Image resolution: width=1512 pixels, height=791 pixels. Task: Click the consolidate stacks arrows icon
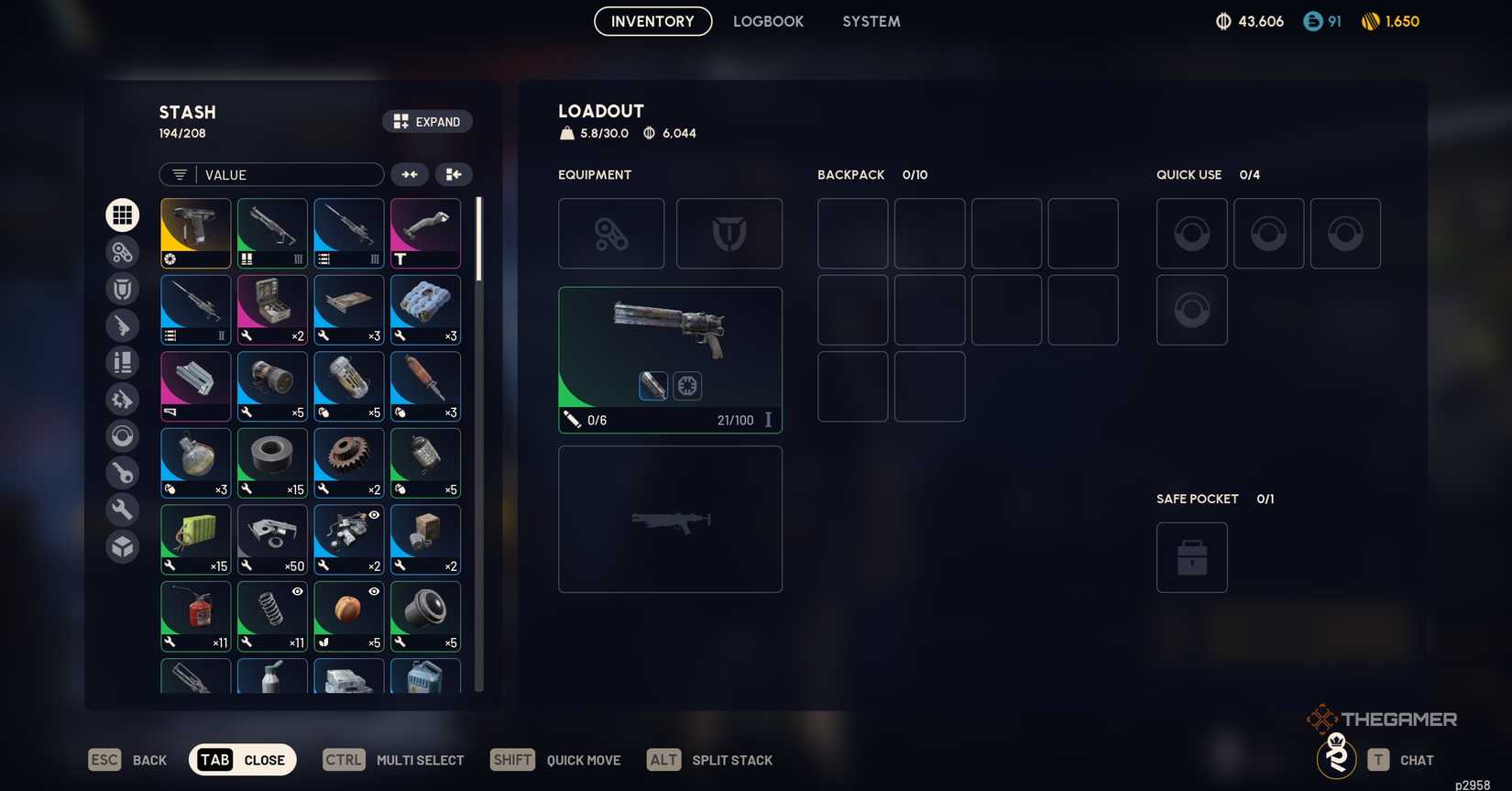coord(410,174)
